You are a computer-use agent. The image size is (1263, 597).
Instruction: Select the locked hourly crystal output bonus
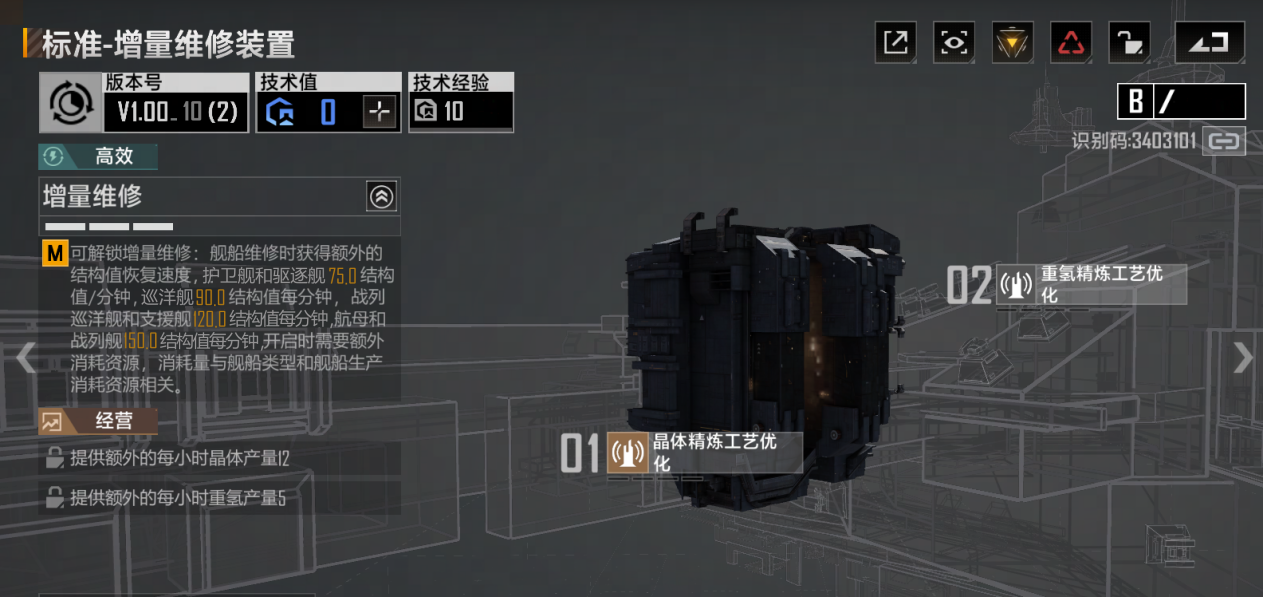[219, 459]
